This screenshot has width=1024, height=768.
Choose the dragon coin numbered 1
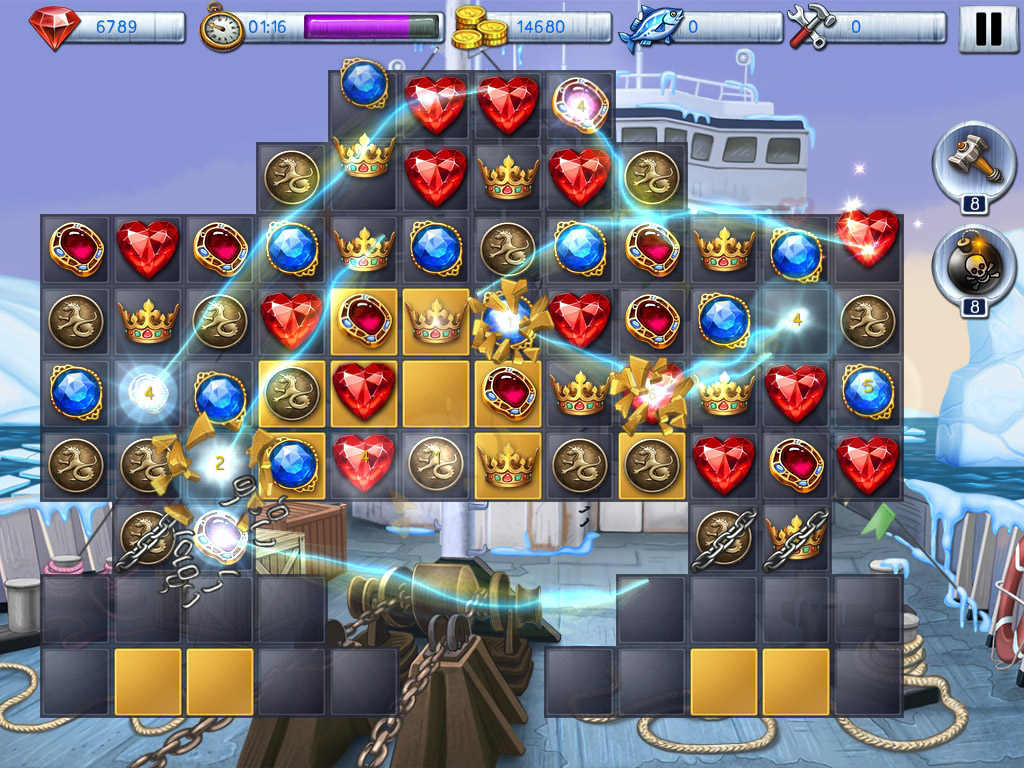[436, 463]
